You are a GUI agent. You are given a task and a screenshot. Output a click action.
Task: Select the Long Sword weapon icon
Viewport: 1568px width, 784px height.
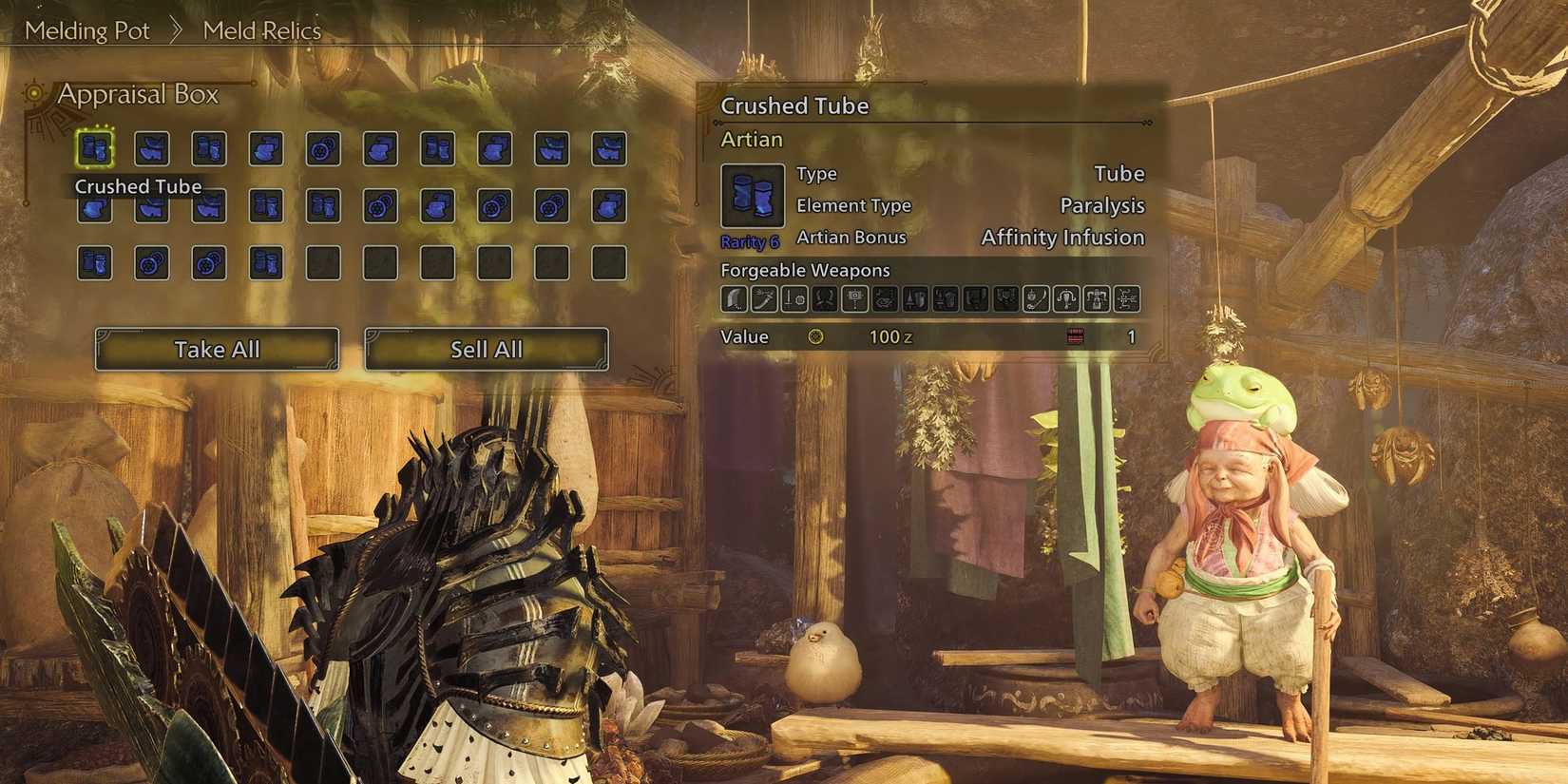point(765,299)
